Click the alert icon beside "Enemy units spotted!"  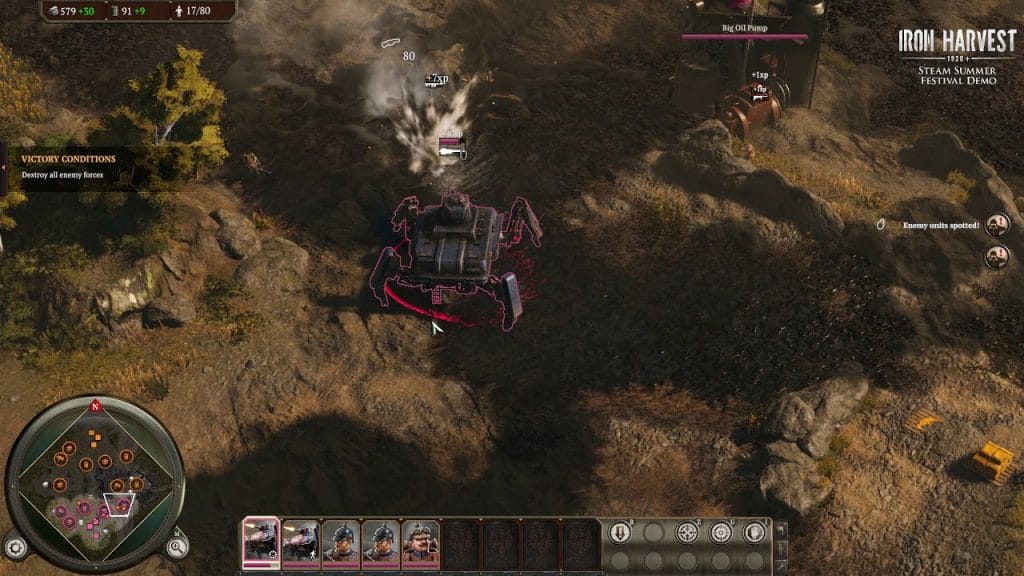[x=997, y=225]
